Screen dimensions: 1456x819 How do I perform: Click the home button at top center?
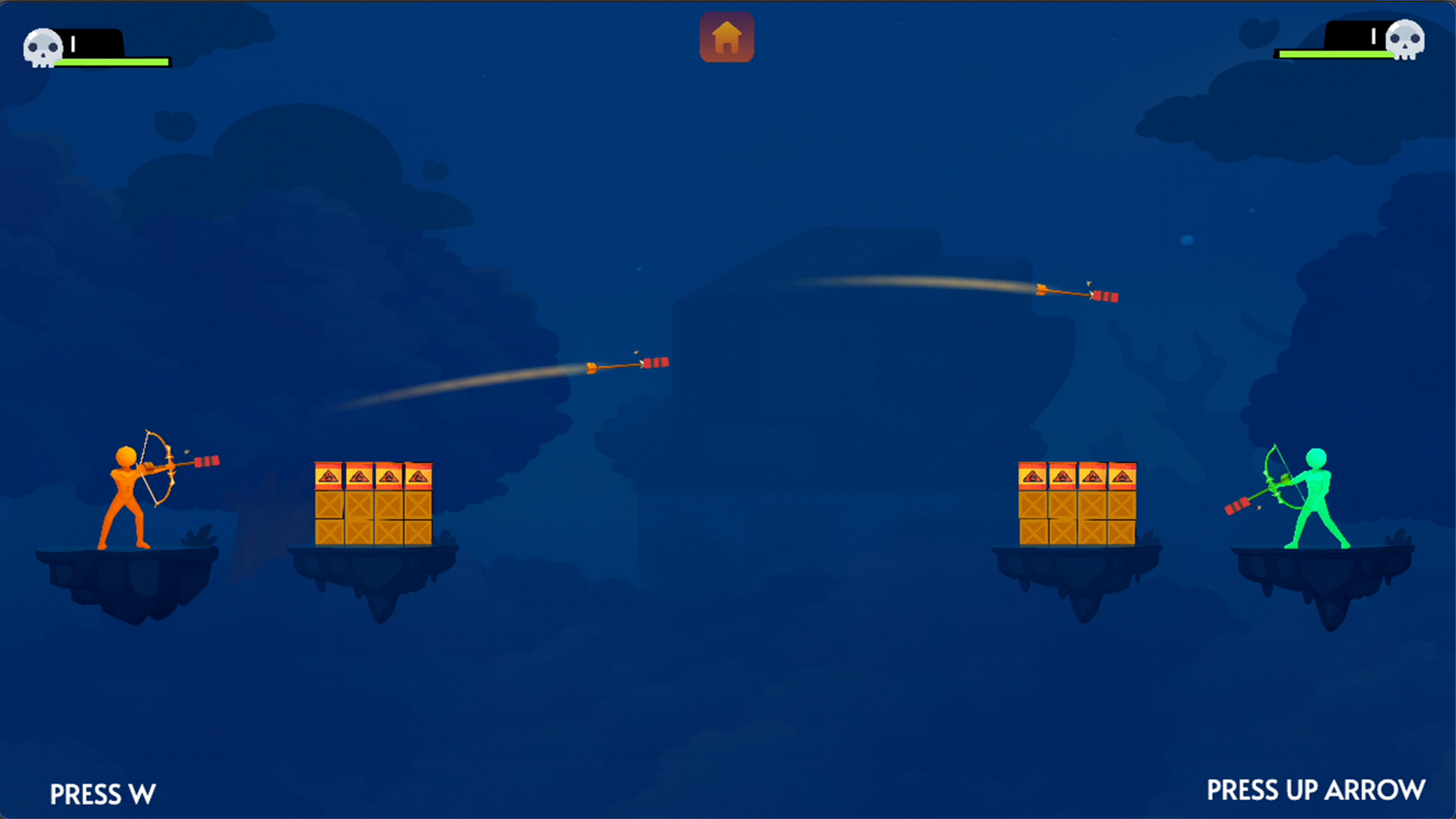[727, 38]
